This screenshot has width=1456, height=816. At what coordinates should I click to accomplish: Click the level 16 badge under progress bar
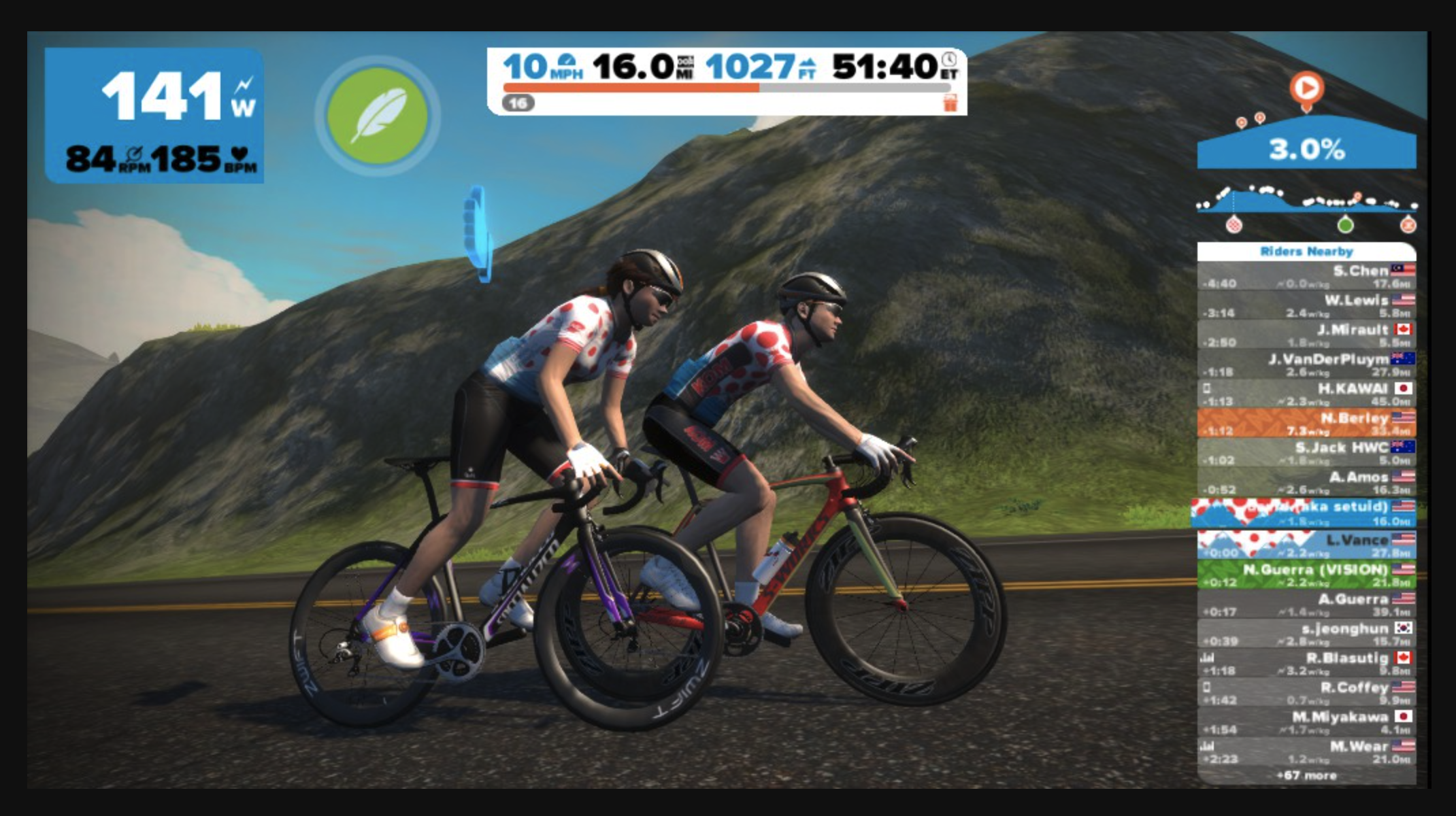(518, 103)
